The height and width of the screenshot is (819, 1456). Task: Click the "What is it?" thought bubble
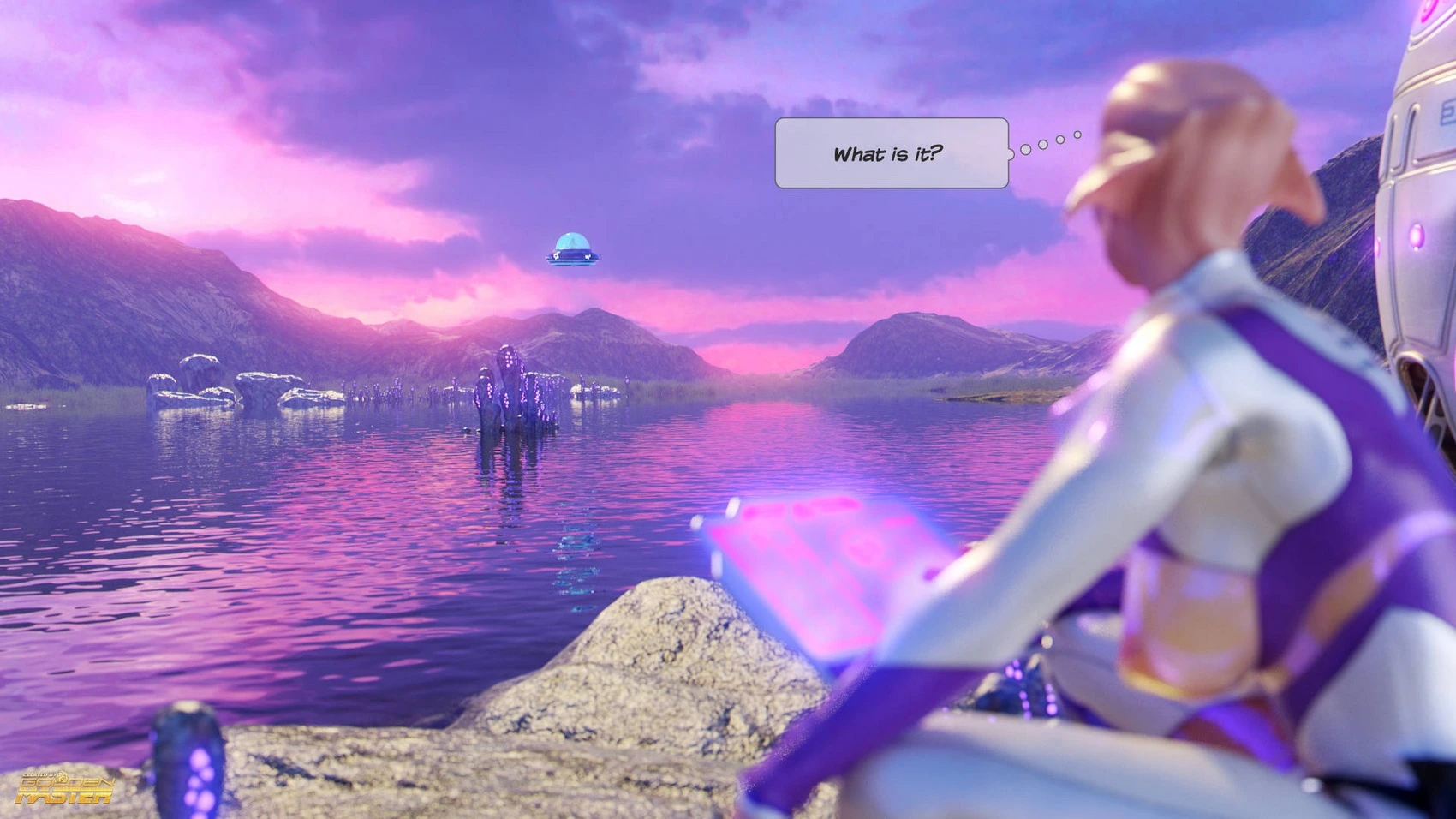[x=891, y=153]
